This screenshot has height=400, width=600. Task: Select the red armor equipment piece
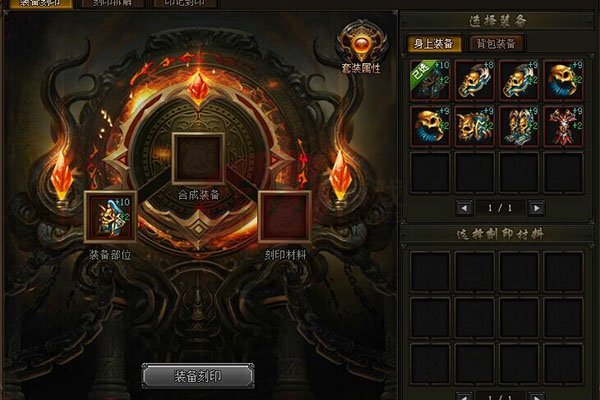click(562, 126)
